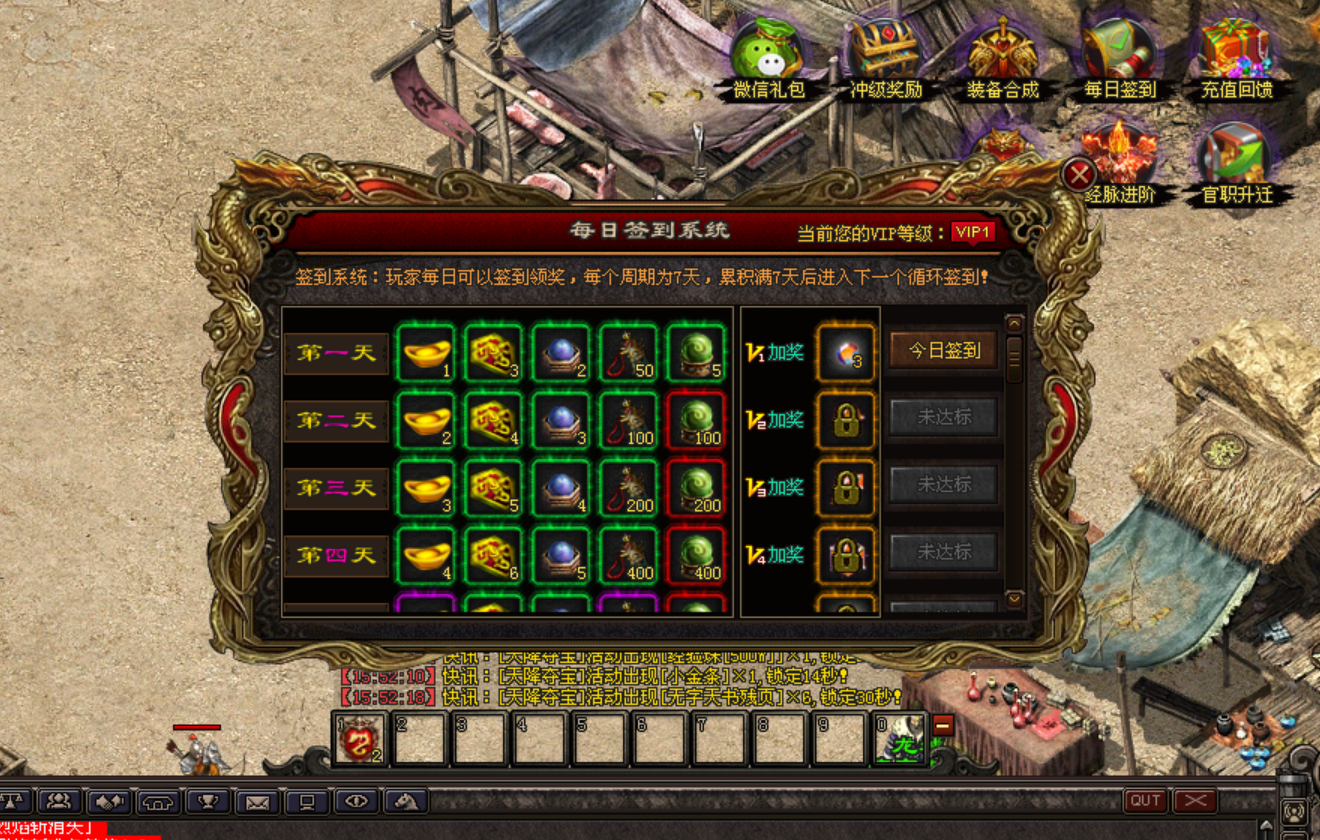The height and width of the screenshot is (840, 1320).
Task: Select the V1 bonus reward item
Action: point(845,352)
